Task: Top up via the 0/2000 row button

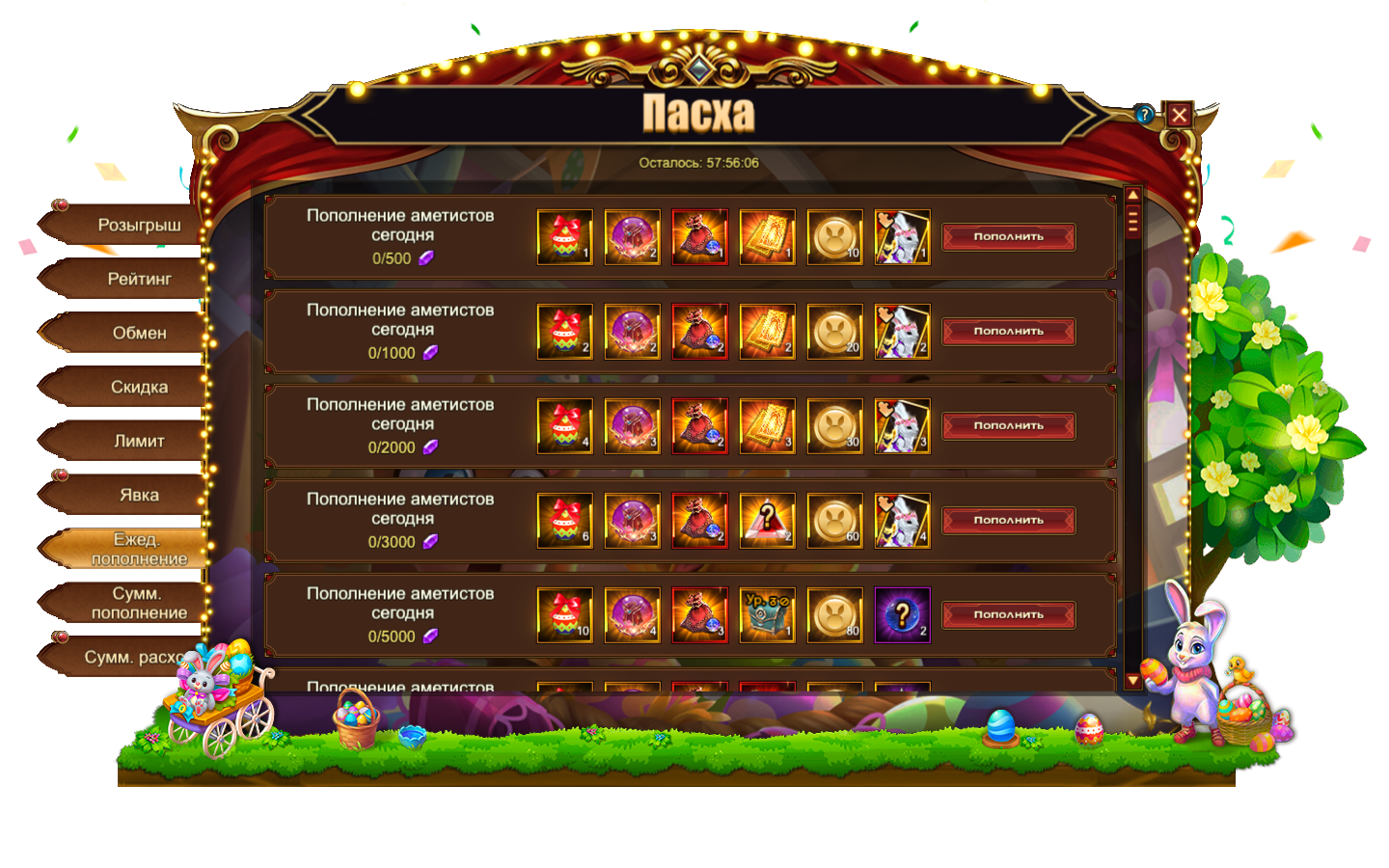Action: tap(1008, 426)
